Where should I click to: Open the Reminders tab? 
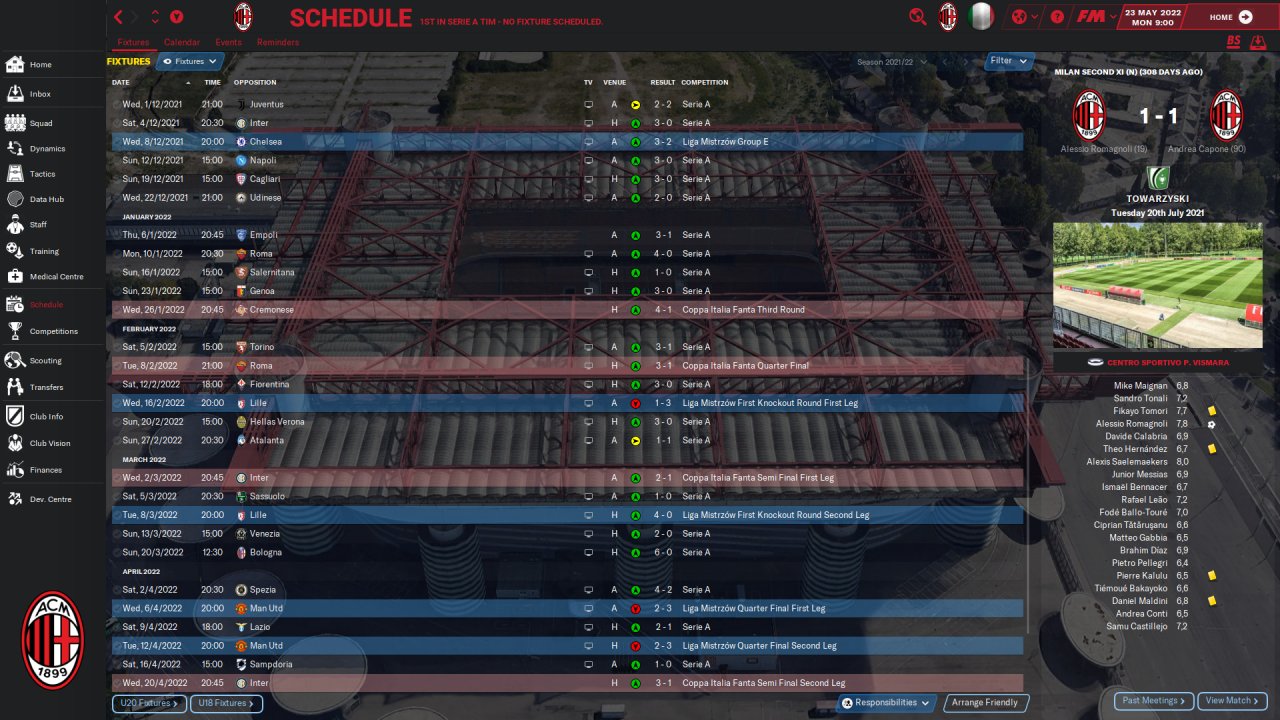coord(277,43)
